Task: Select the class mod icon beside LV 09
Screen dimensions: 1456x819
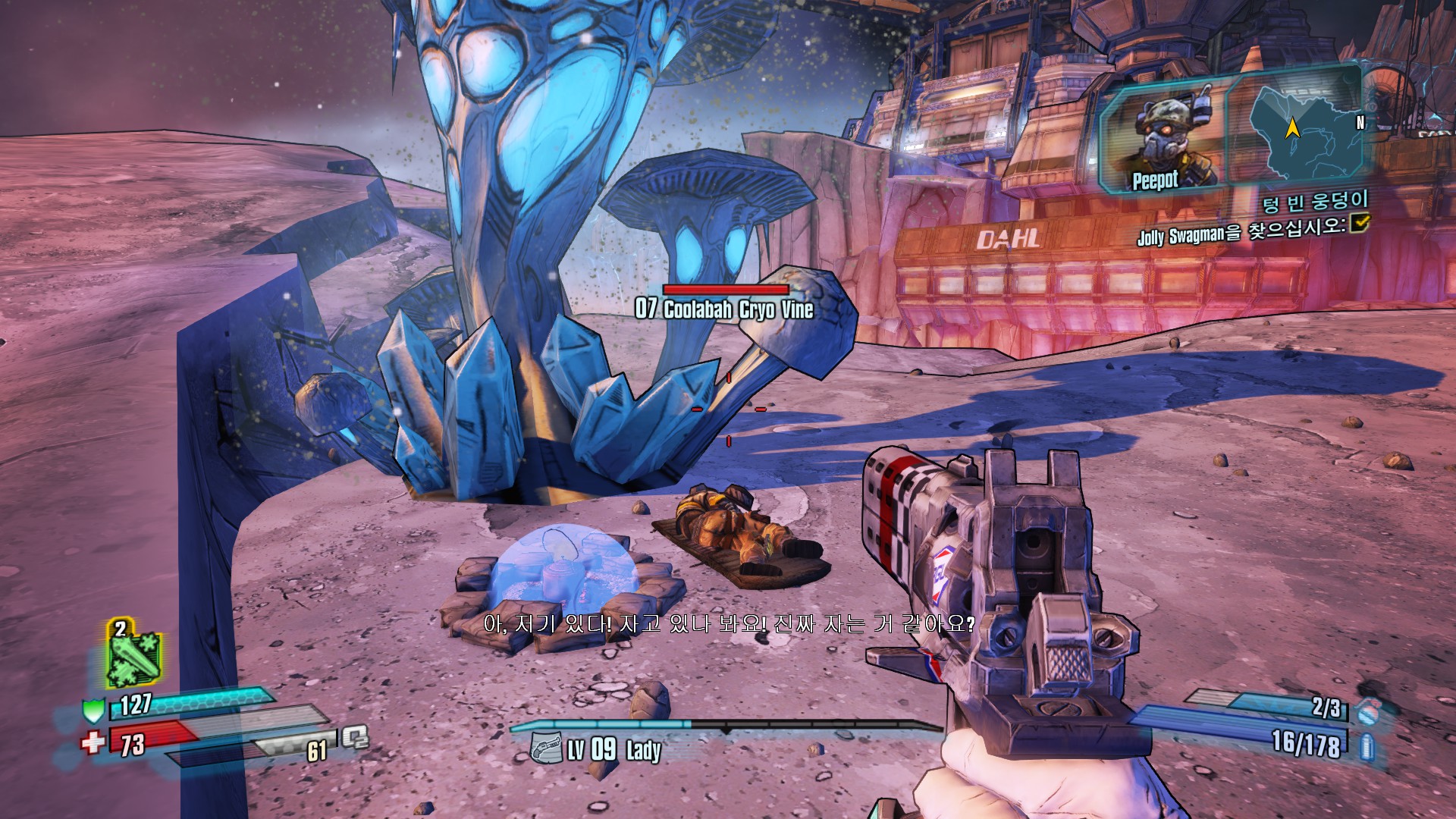Action: (546, 748)
